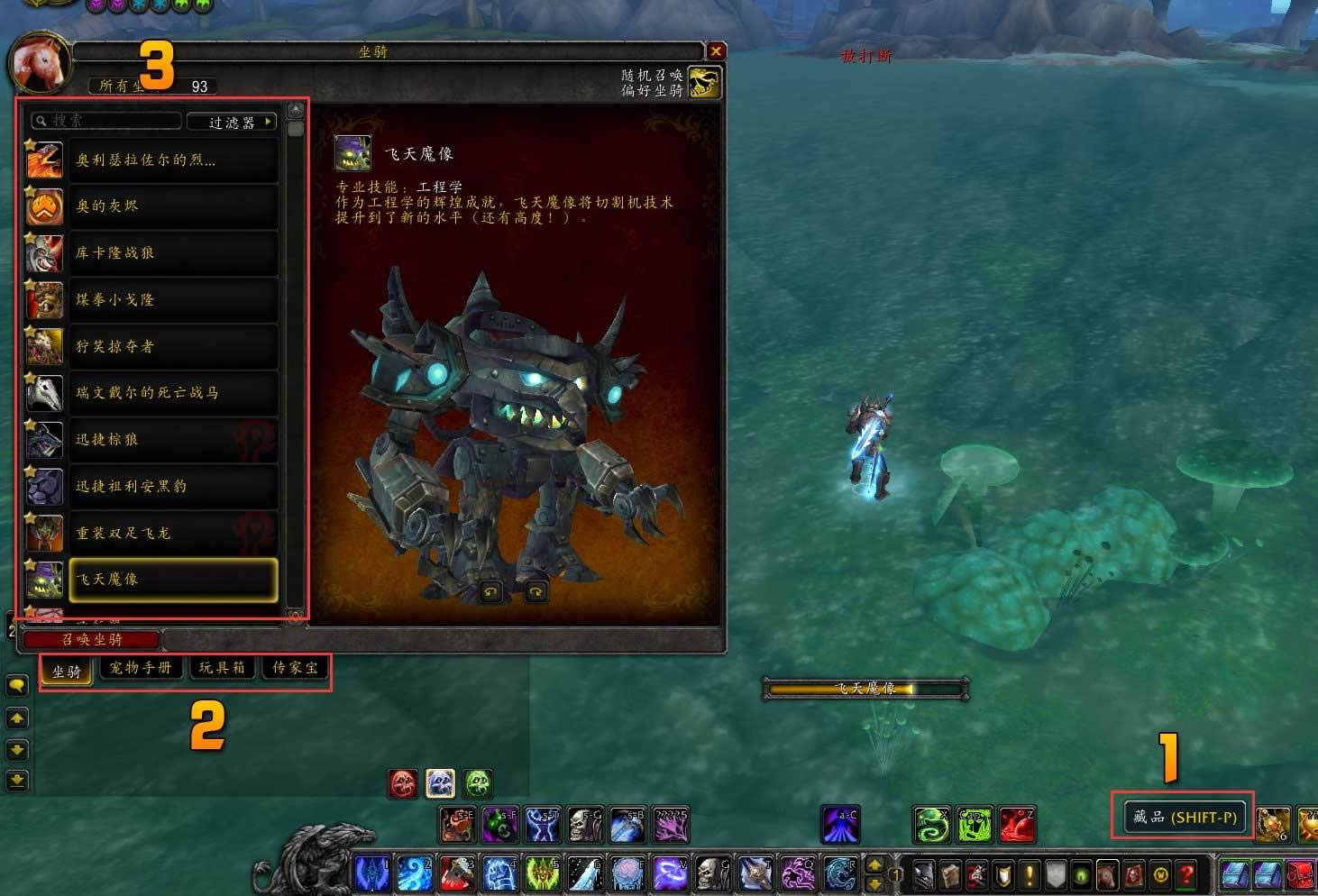Rotate the mount model right
Screen dimensions: 1318x896
535,592
